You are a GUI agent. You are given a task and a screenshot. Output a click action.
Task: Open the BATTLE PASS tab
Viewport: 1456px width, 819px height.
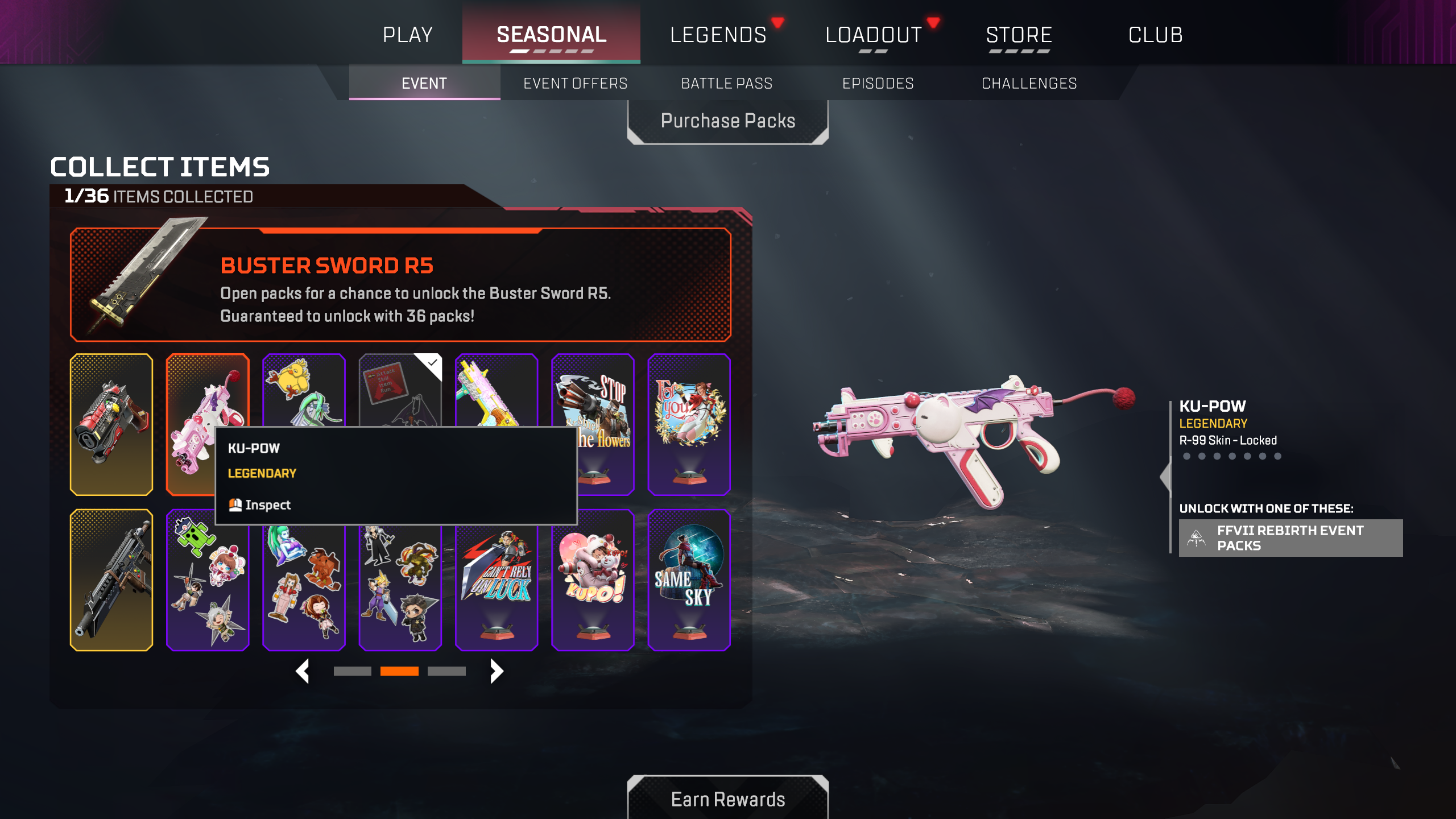[726, 83]
